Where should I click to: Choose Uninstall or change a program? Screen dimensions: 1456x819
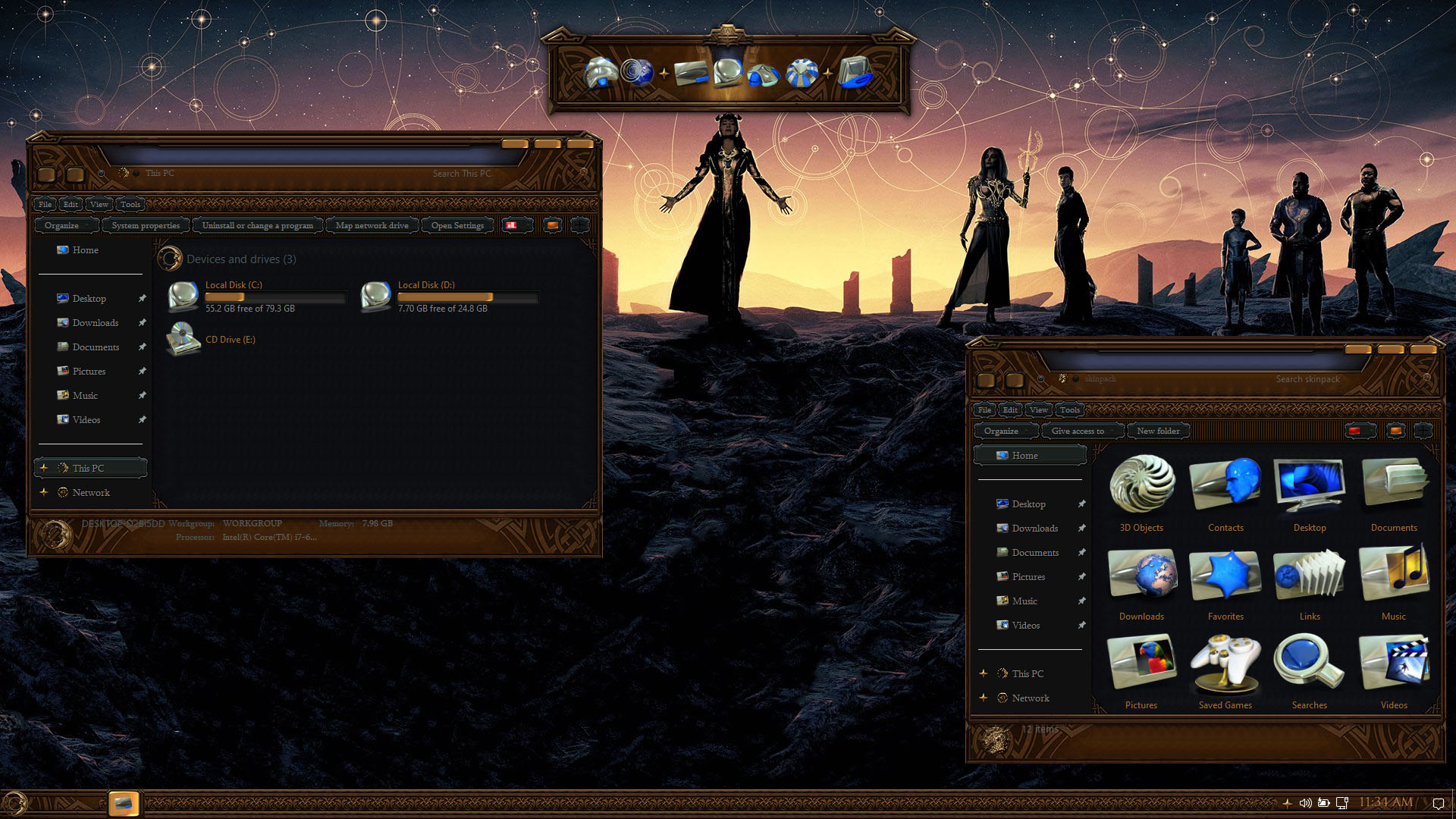pos(257,225)
